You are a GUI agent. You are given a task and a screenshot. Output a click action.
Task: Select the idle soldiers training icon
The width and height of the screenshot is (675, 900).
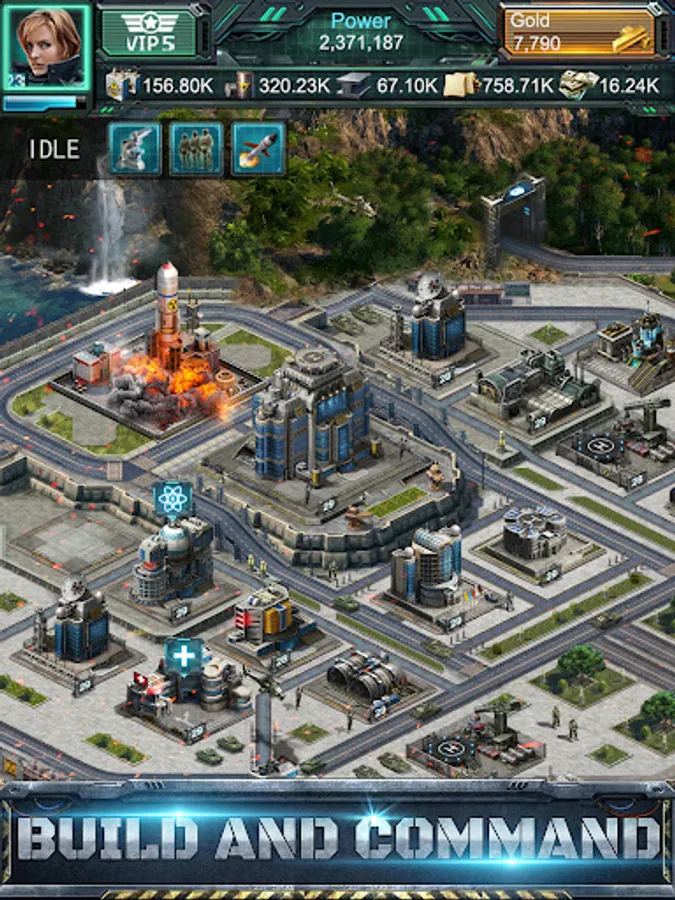click(x=196, y=149)
